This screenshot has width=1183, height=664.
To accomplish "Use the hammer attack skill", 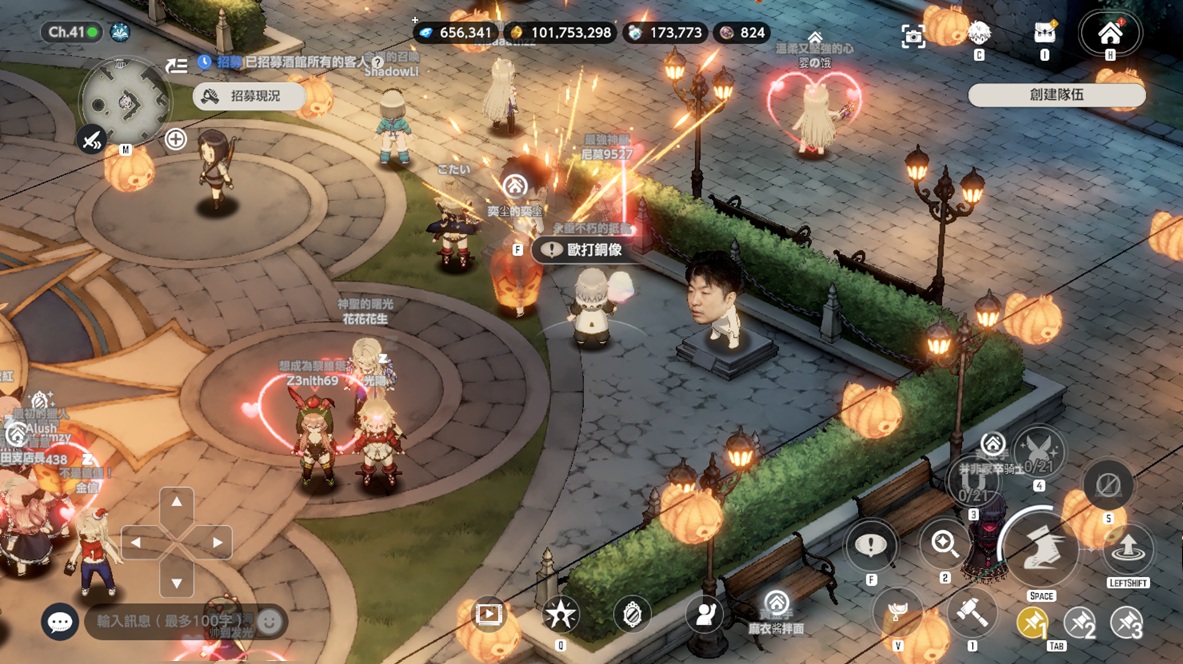I will [x=970, y=613].
